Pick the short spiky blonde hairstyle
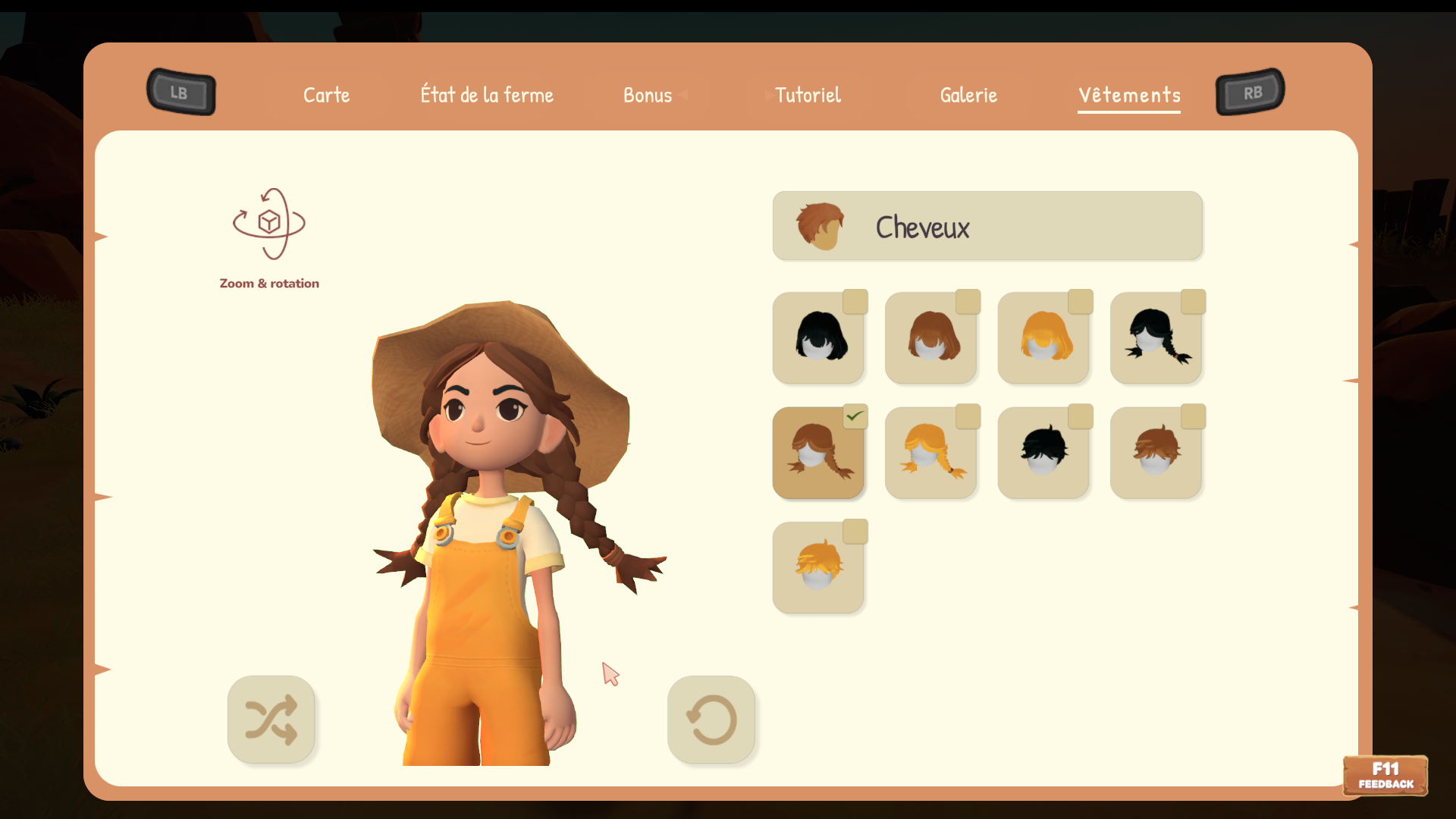This screenshot has height=819, width=1456. (x=819, y=567)
